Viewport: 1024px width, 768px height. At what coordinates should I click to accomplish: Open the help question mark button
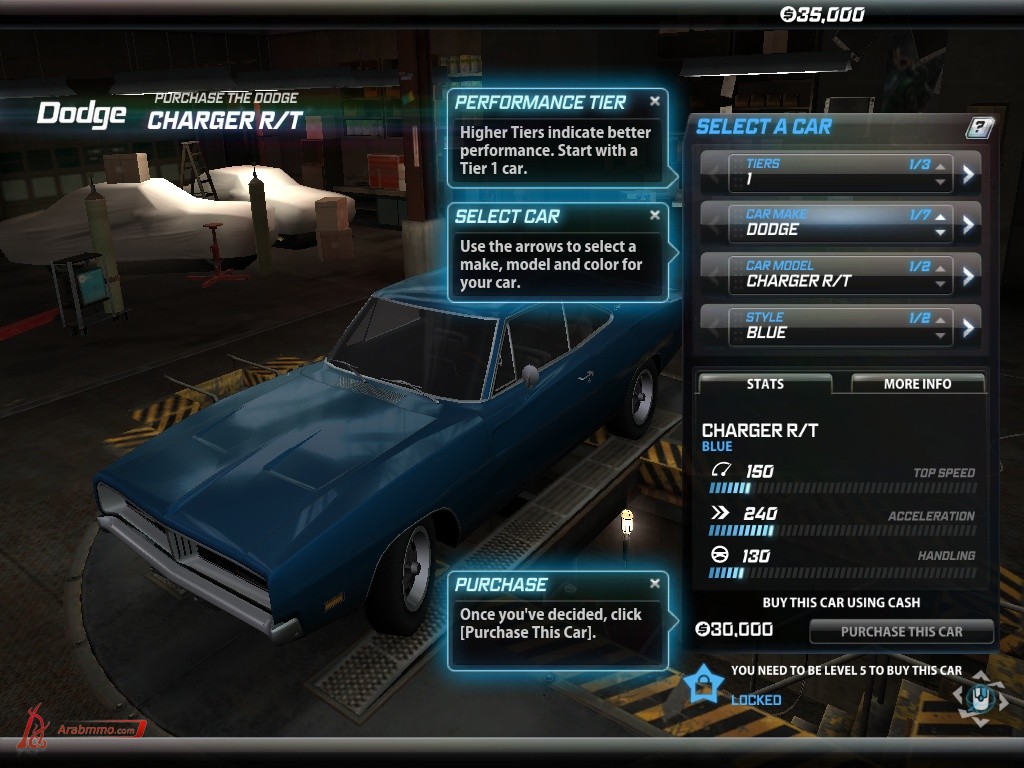pyautogui.click(x=980, y=127)
